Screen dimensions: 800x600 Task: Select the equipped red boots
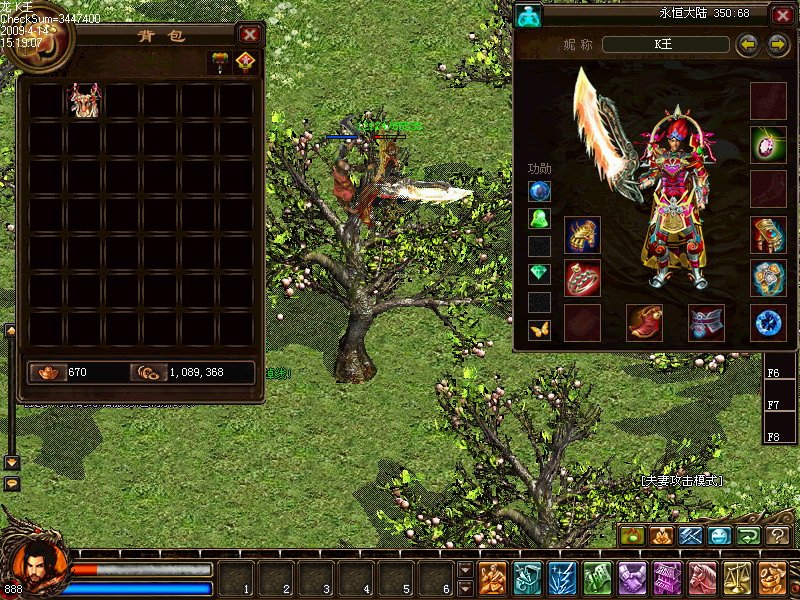coord(644,322)
